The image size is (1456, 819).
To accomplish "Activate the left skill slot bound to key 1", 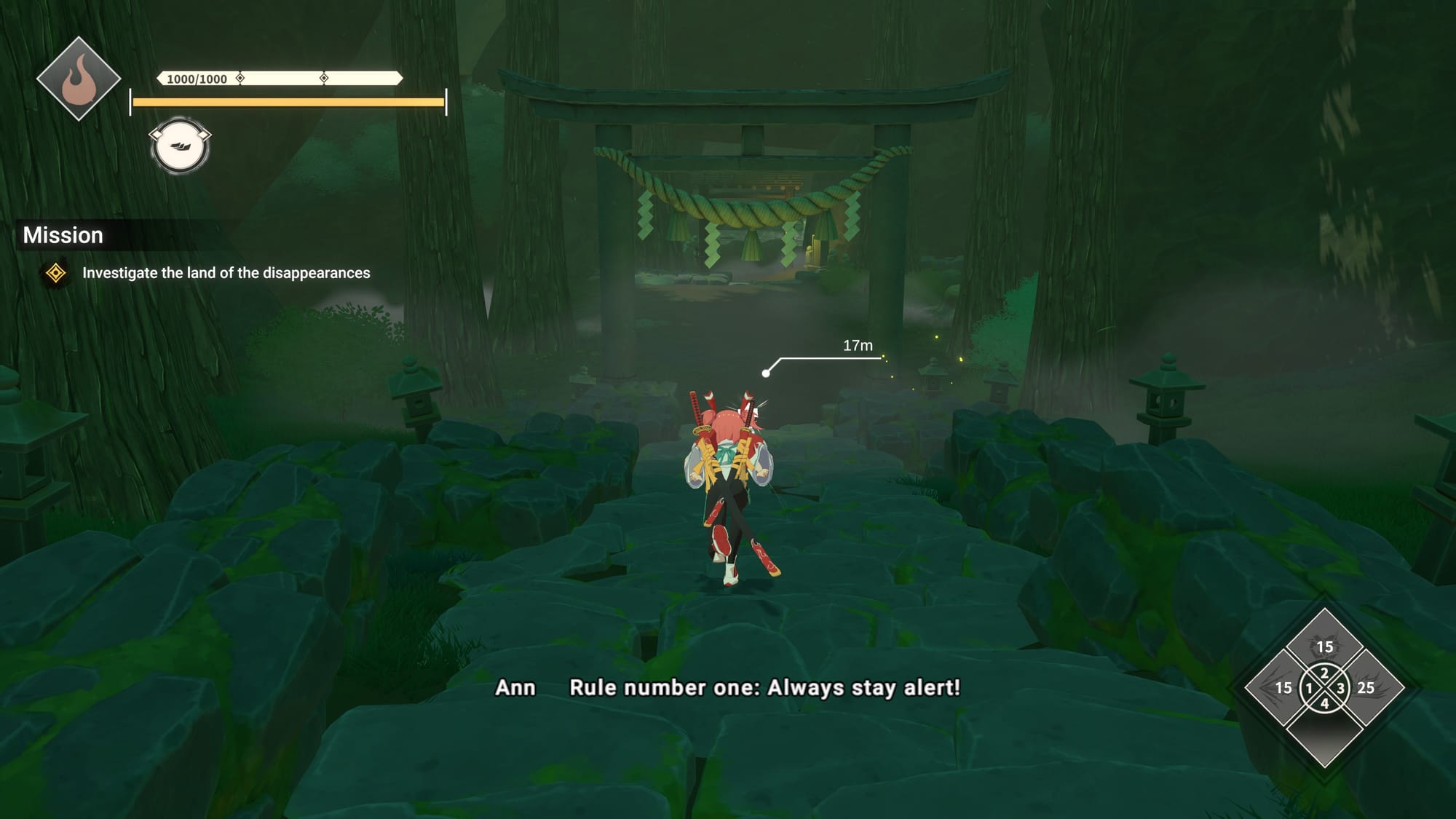I will [x=1283, y=688].
